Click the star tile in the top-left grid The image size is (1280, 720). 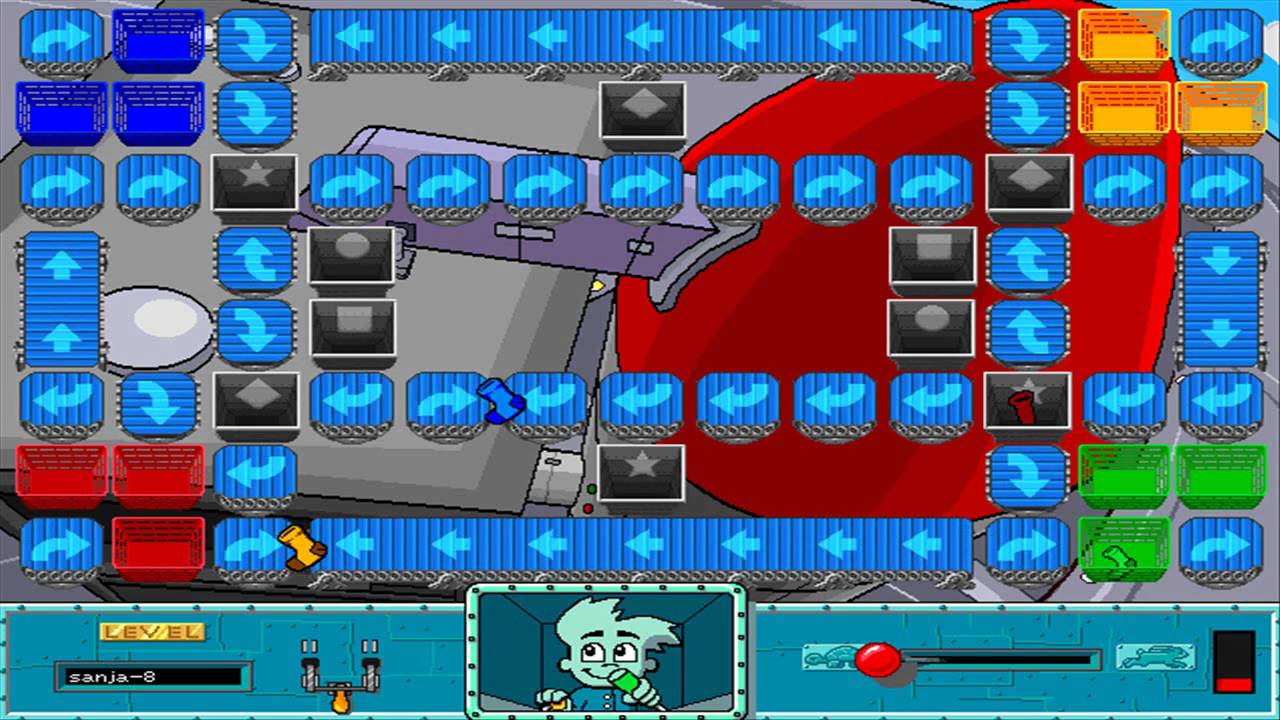tap(255, 180)
